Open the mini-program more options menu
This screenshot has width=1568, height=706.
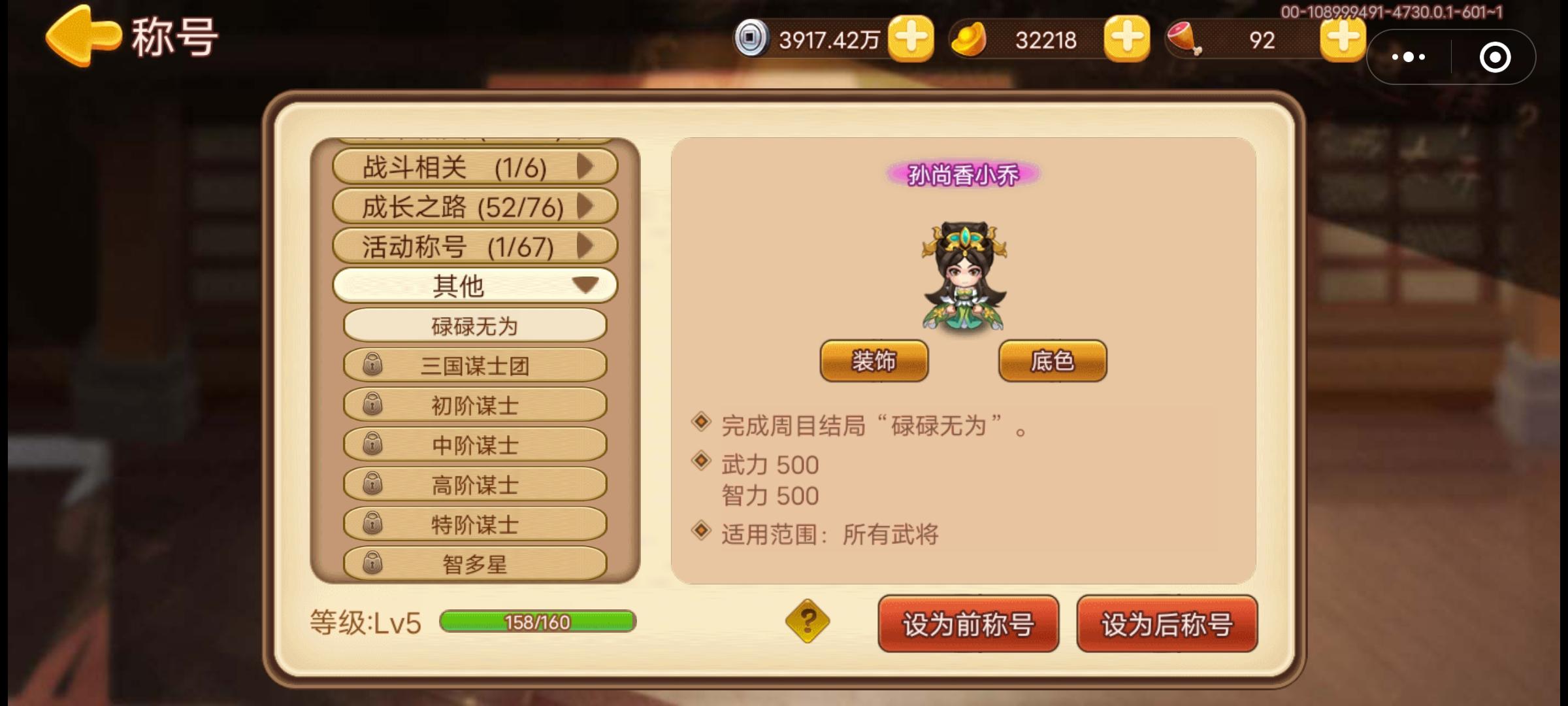point(1407,58)
